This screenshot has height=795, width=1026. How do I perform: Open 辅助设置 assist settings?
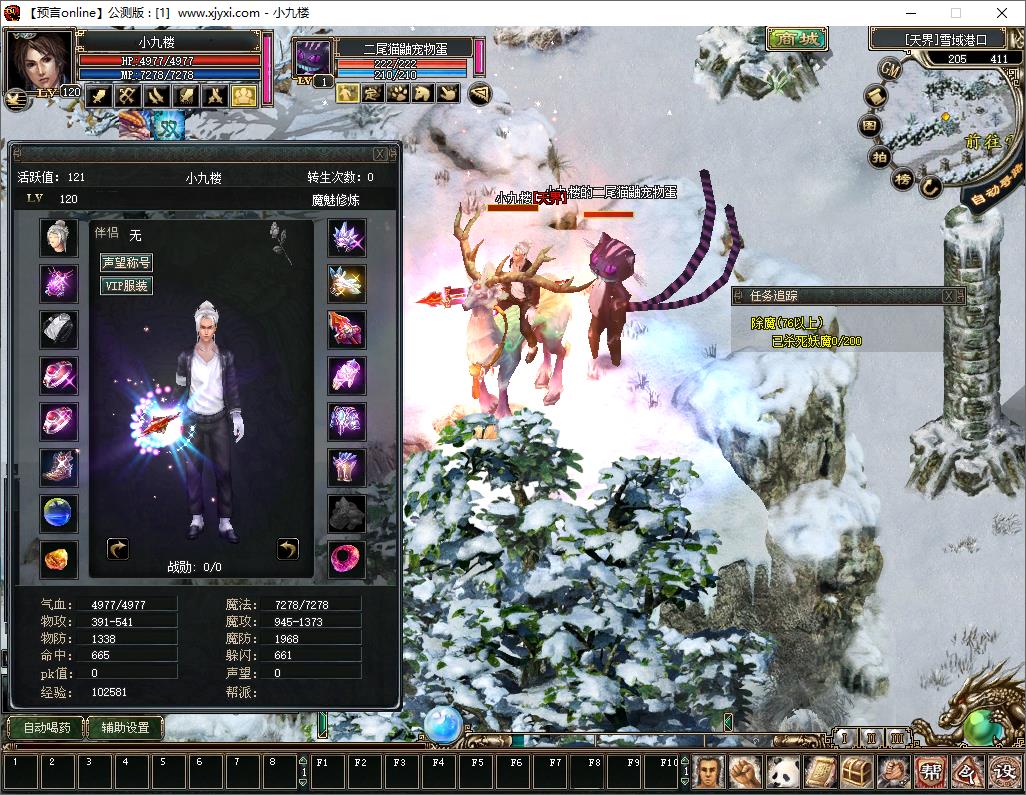pyautogui.click(x=125, y=727)
